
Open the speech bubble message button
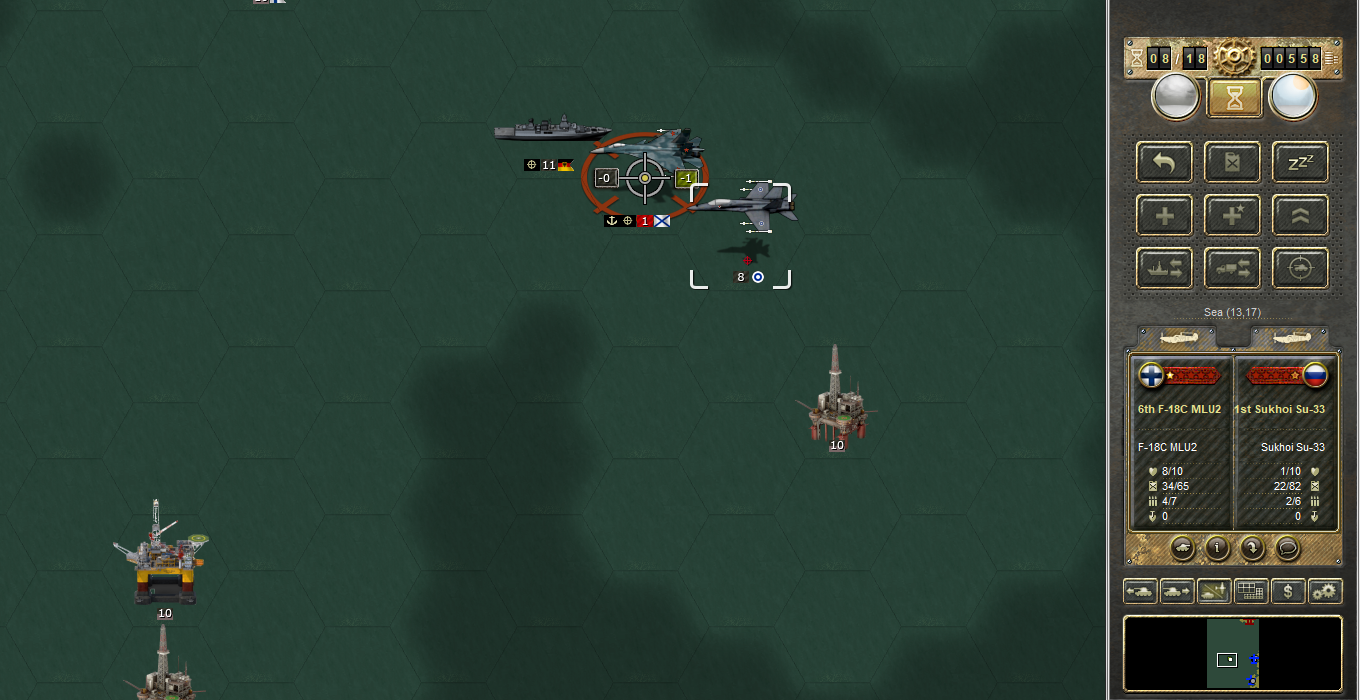[x=1287, y=548]
